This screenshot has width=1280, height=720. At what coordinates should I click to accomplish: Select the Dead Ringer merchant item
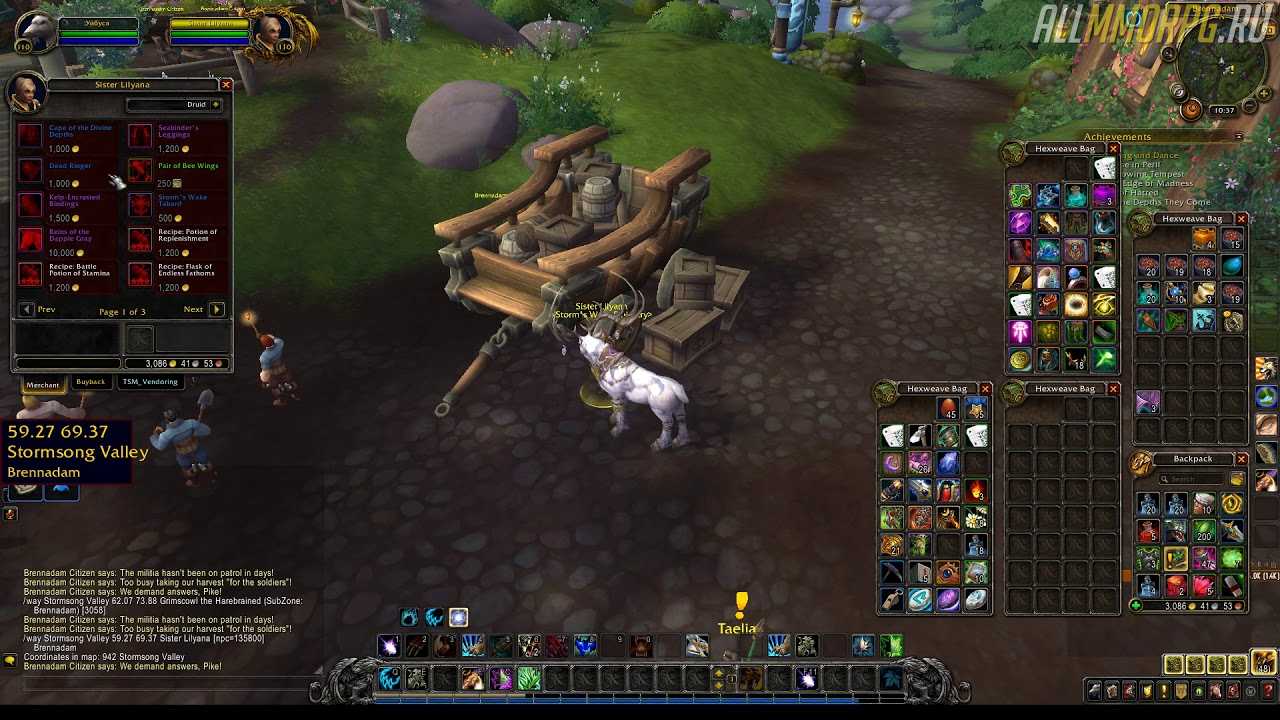[x=31, y=171]
